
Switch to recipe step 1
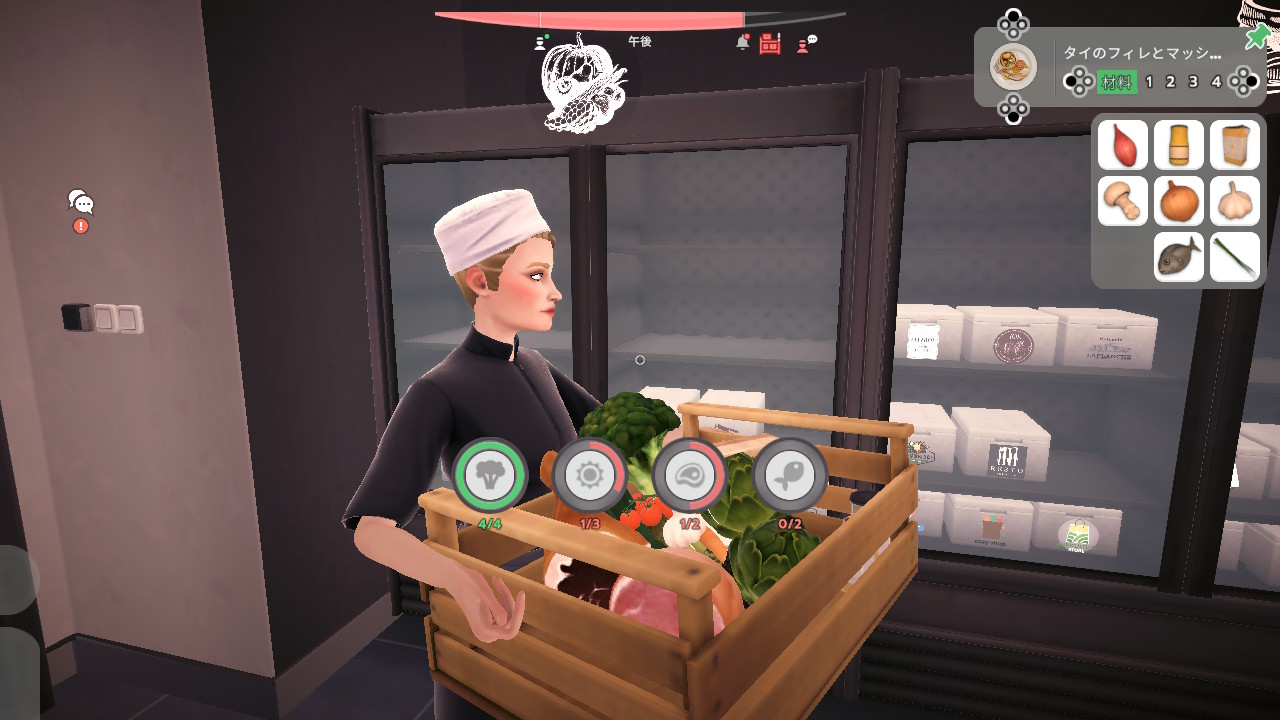[x=1149, y=82]
